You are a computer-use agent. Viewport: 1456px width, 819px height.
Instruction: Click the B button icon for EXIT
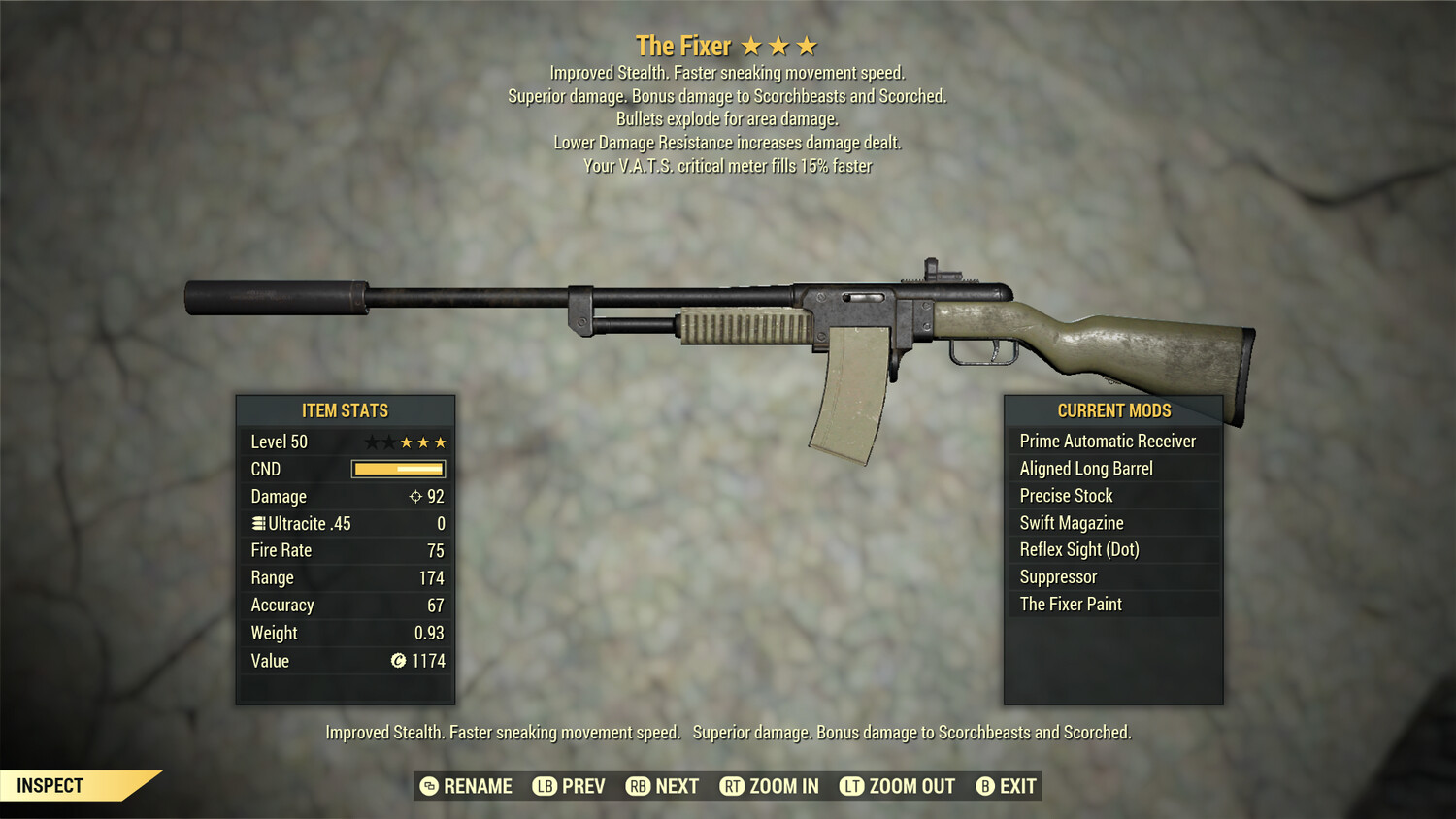tap(985, 786)
